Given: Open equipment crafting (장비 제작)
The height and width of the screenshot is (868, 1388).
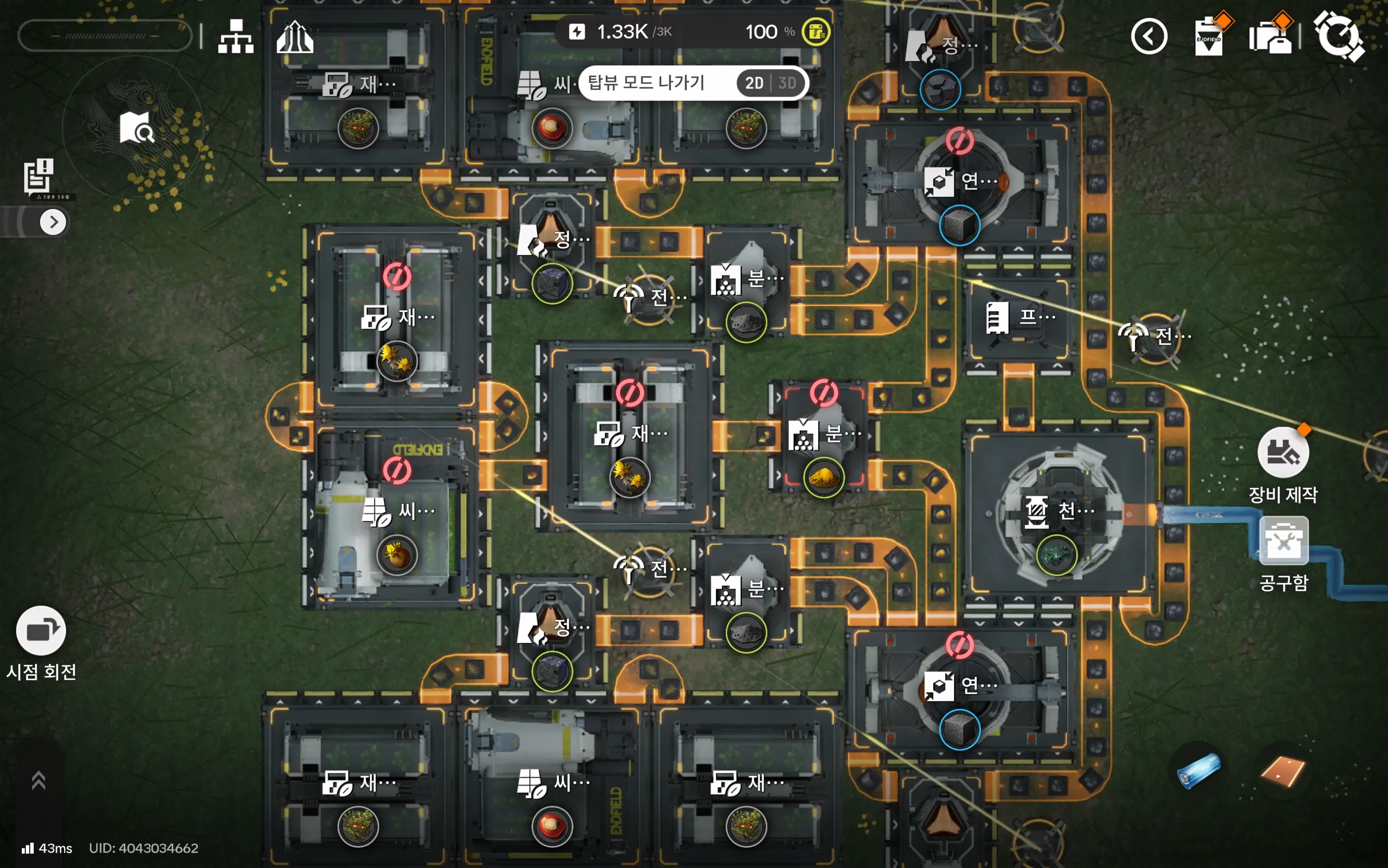Looking at the screenshot, I should coord(1283,453).
